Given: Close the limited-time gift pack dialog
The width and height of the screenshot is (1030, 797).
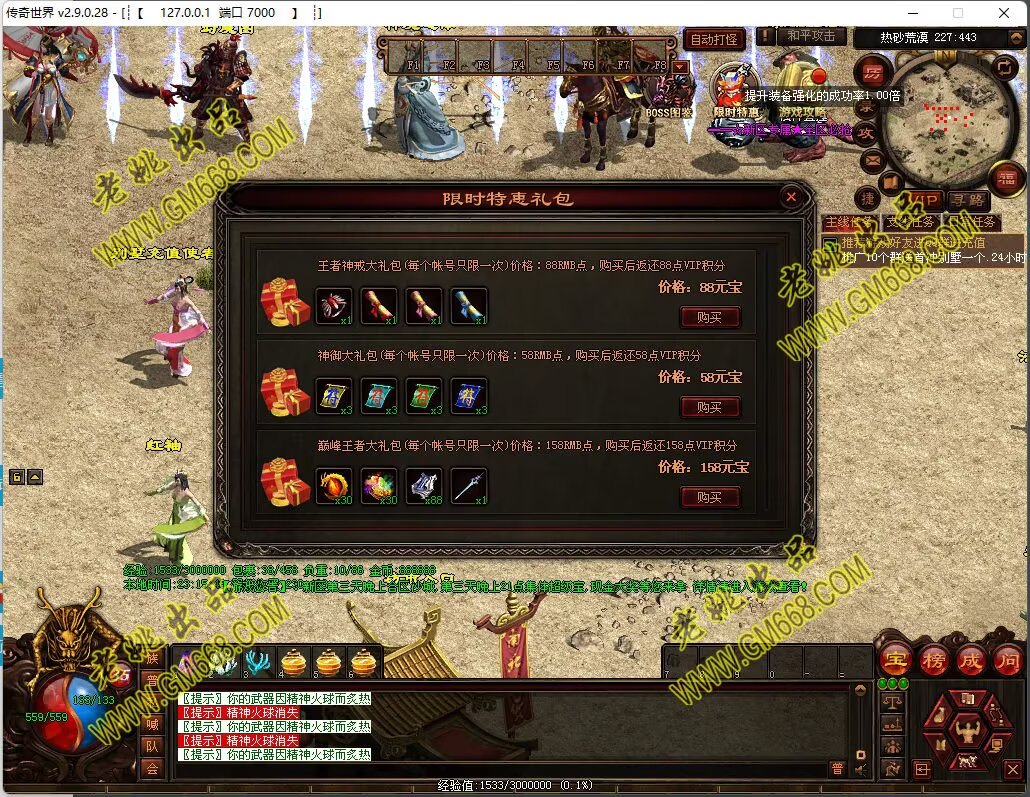Looking at the screenshot, I should tap(791, 197).
